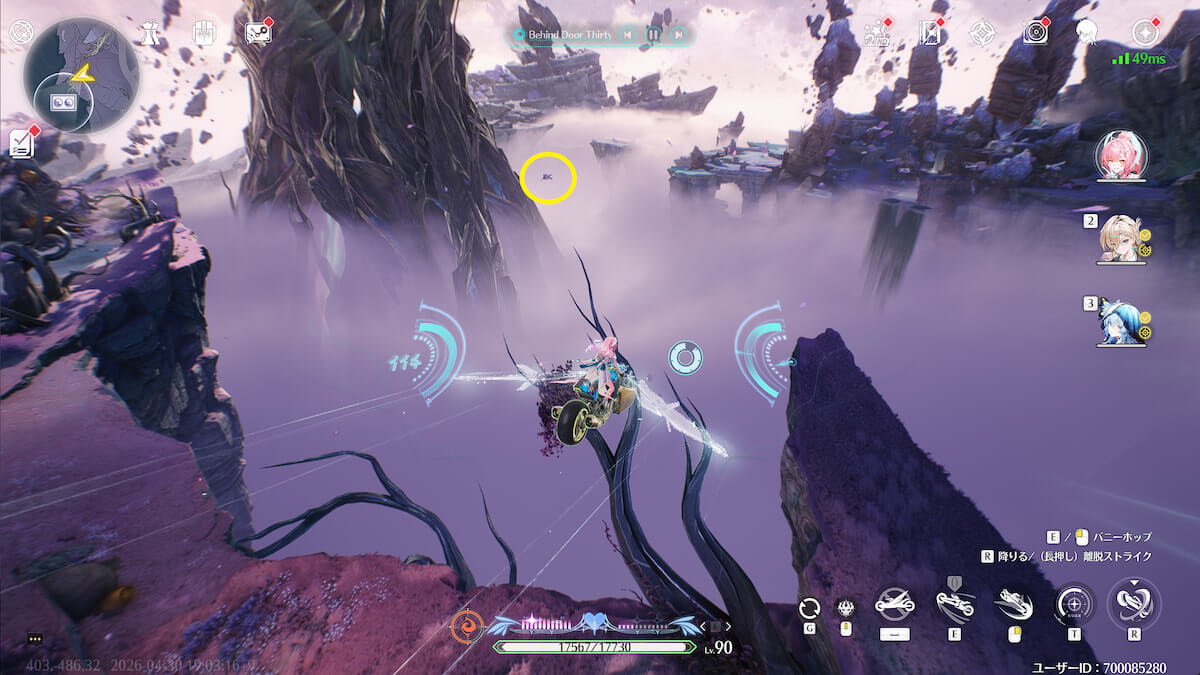Switch to the blue-haired character in slot 3
This screenshot has height=675, width=1200.
coord(1122,320)
